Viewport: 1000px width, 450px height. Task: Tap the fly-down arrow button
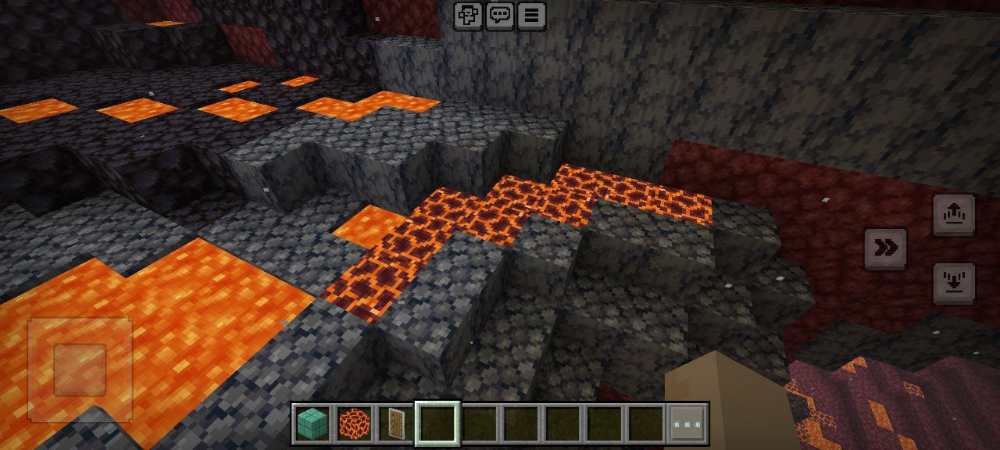[x=953, y=282]
